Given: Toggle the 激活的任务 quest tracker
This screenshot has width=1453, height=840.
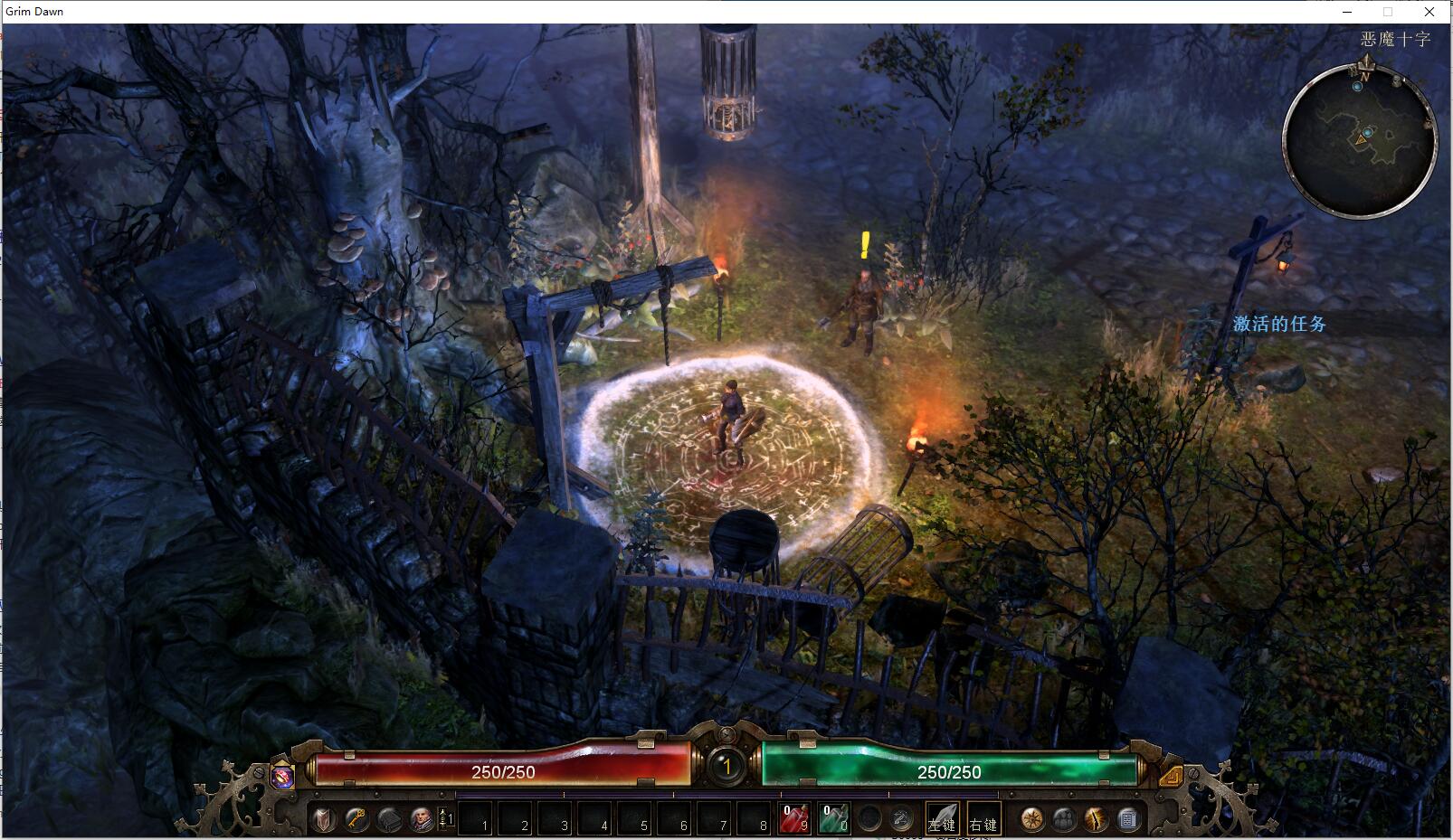Looking at the screenshot, I should [1279, 324].
